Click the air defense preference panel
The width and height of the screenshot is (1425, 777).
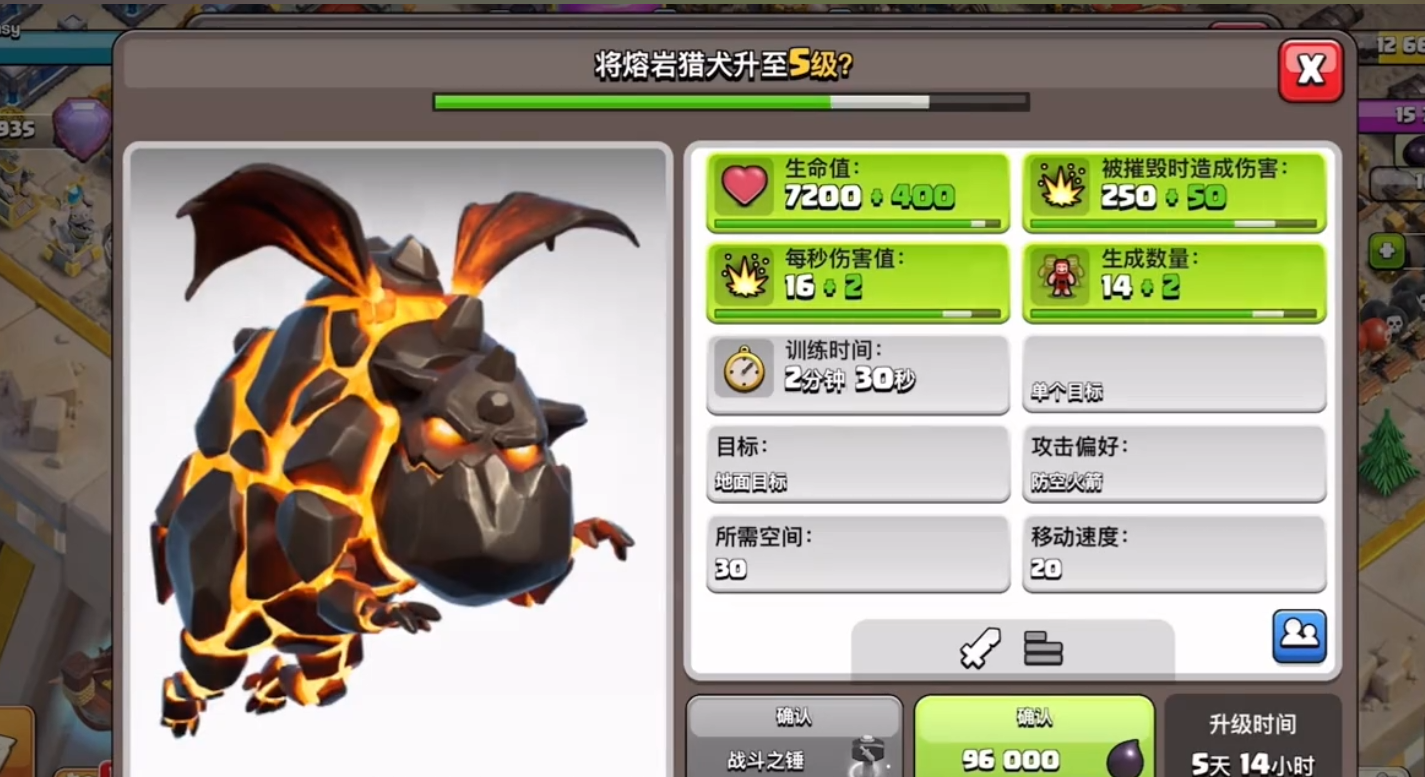tap(1175, 462)
